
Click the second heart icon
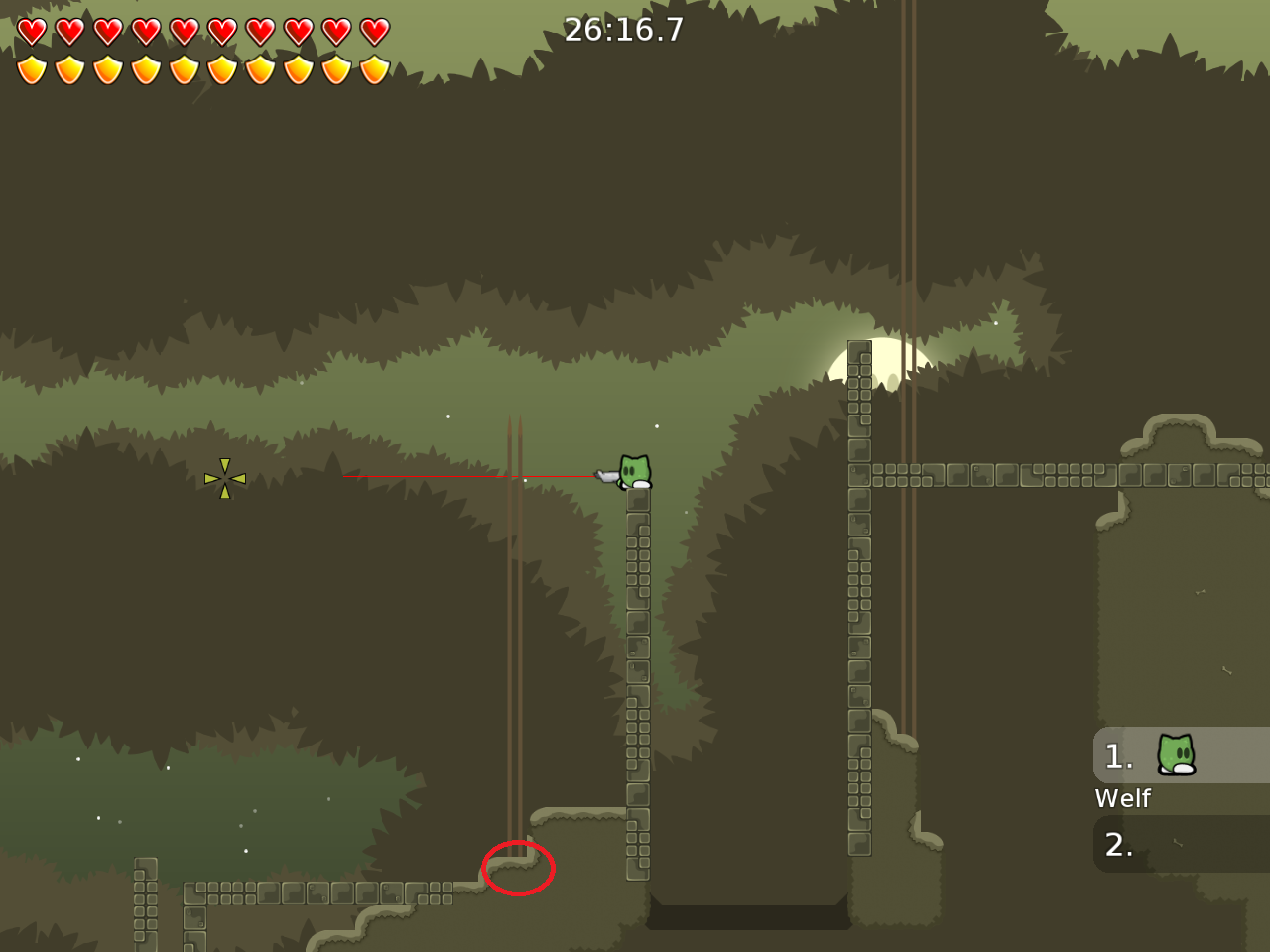point(69,32)
